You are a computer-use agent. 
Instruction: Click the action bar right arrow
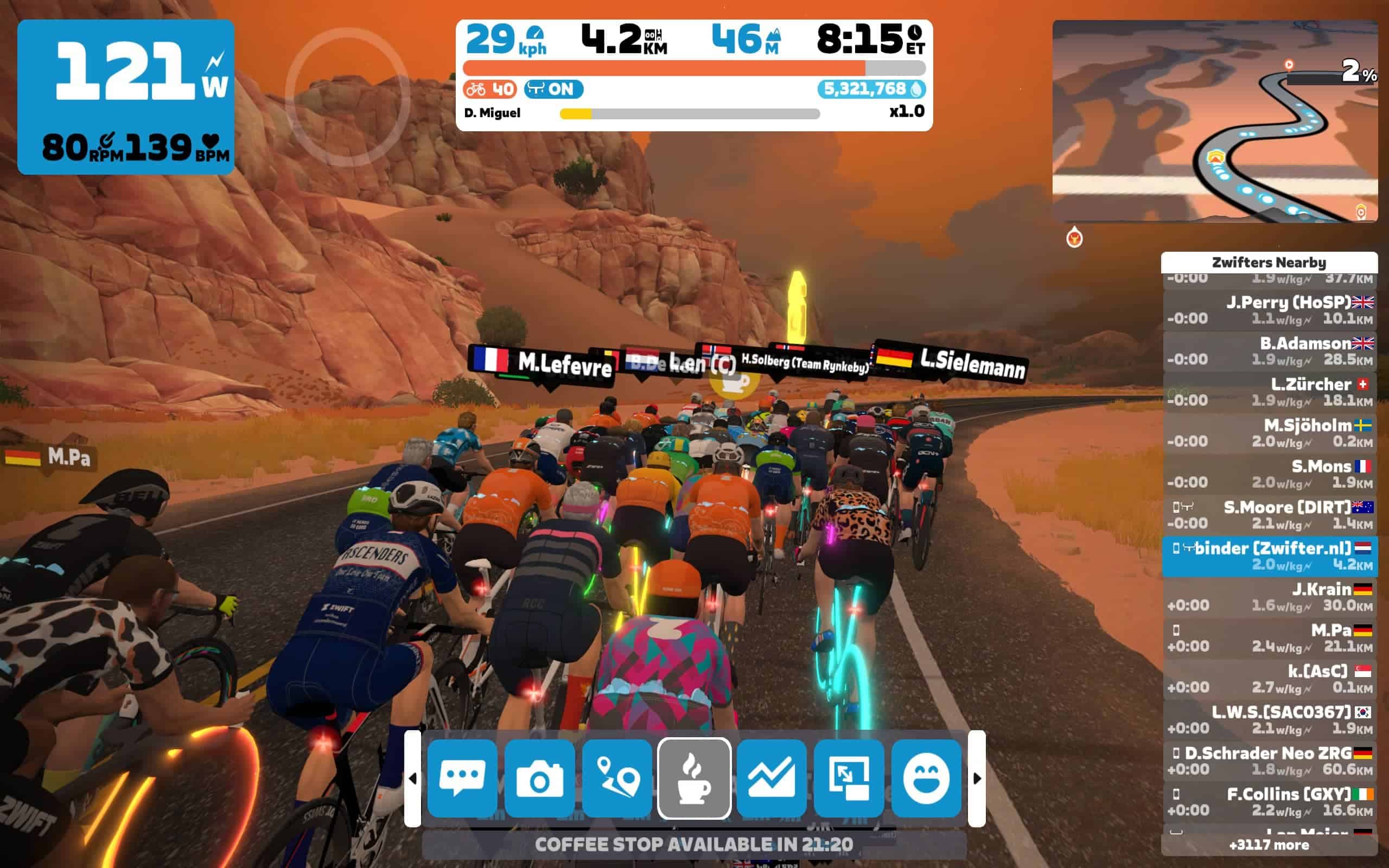tap(977, 778)
